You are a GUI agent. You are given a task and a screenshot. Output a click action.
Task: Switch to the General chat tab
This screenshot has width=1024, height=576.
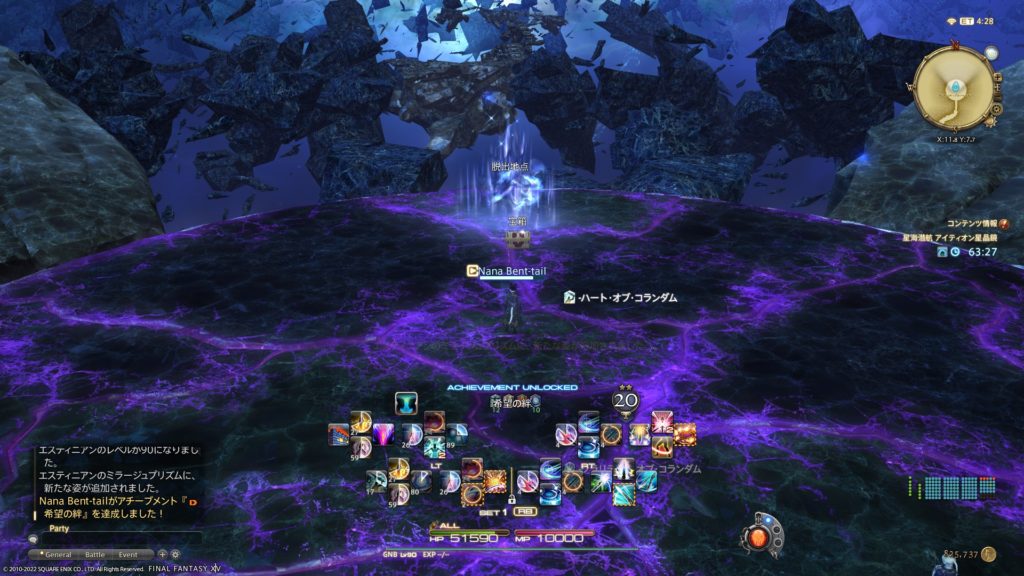coord(58,554)
